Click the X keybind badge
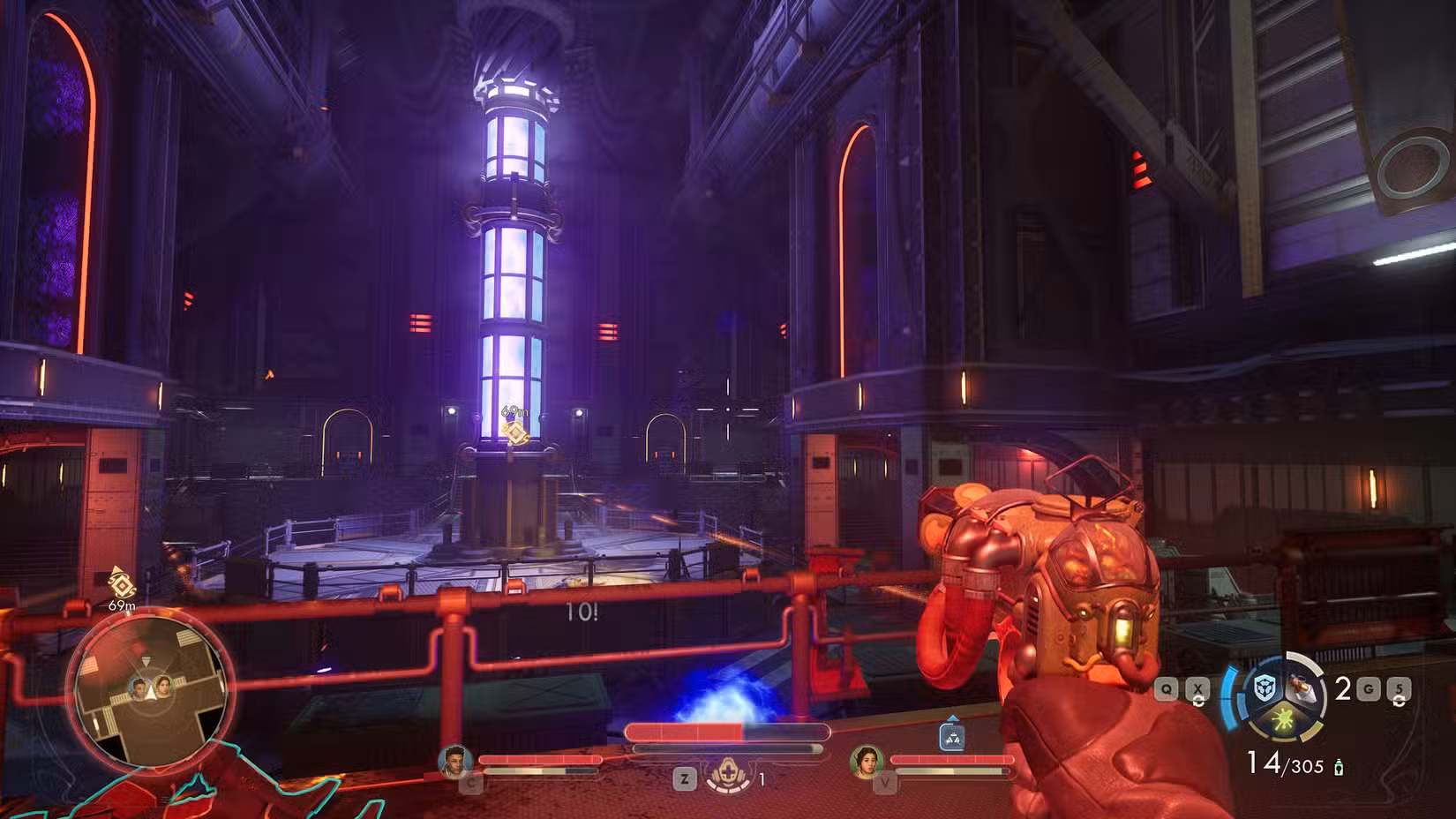The height and width of the screenshot is (819, 1456). pyautogui.click(x=1198, y=688)
